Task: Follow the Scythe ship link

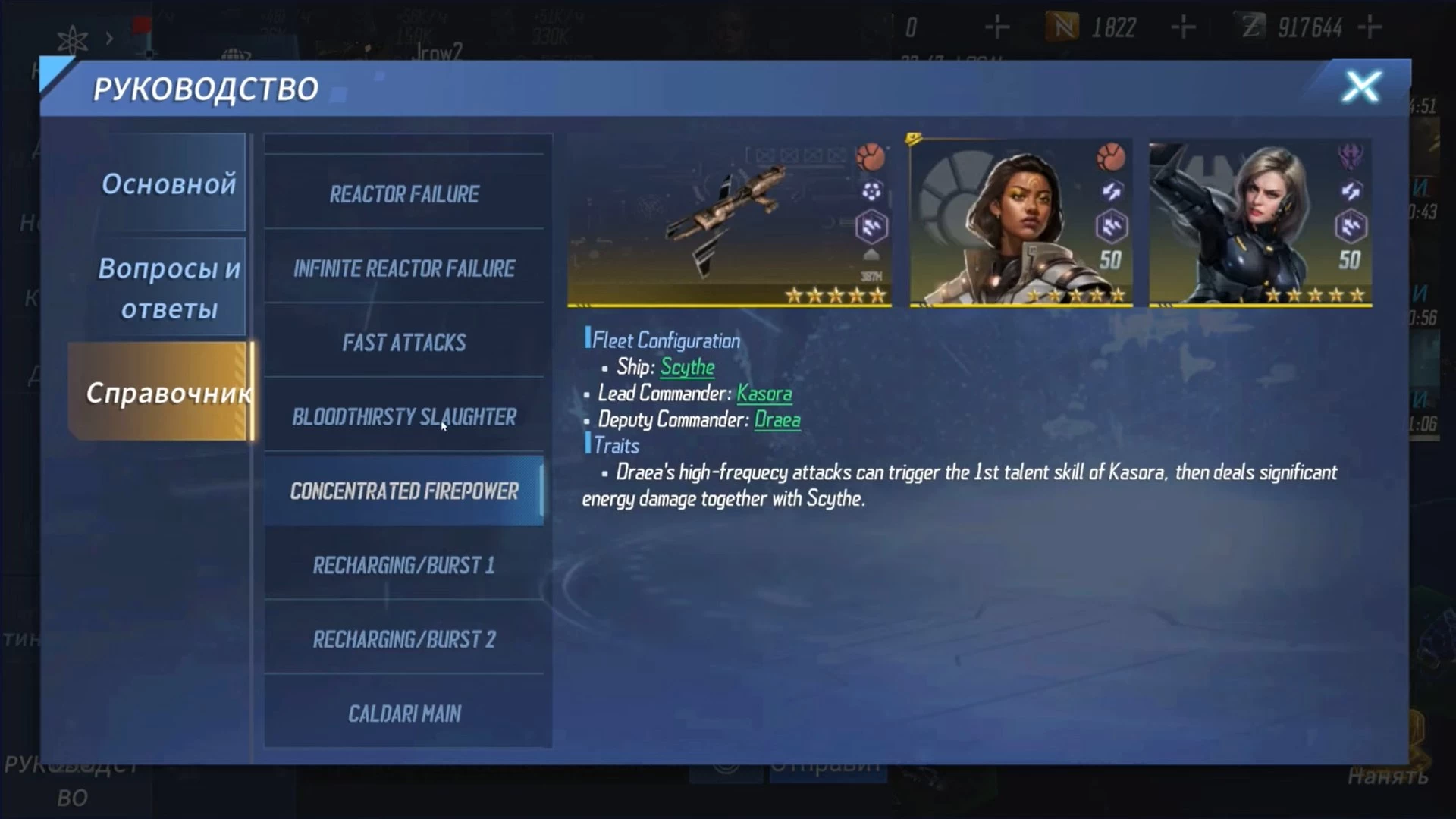Action: coord(687,367)
